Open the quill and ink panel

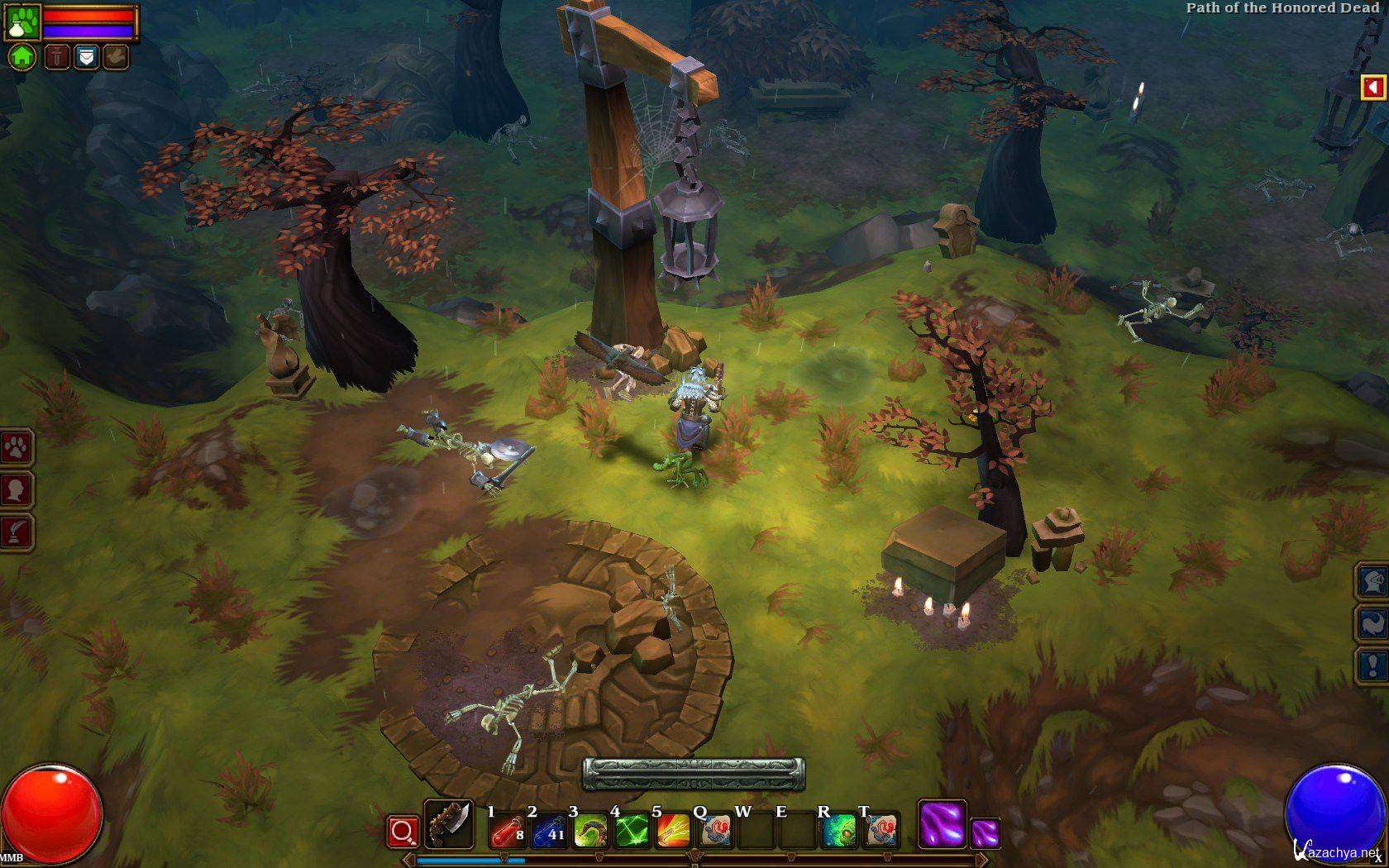(16, 532)
